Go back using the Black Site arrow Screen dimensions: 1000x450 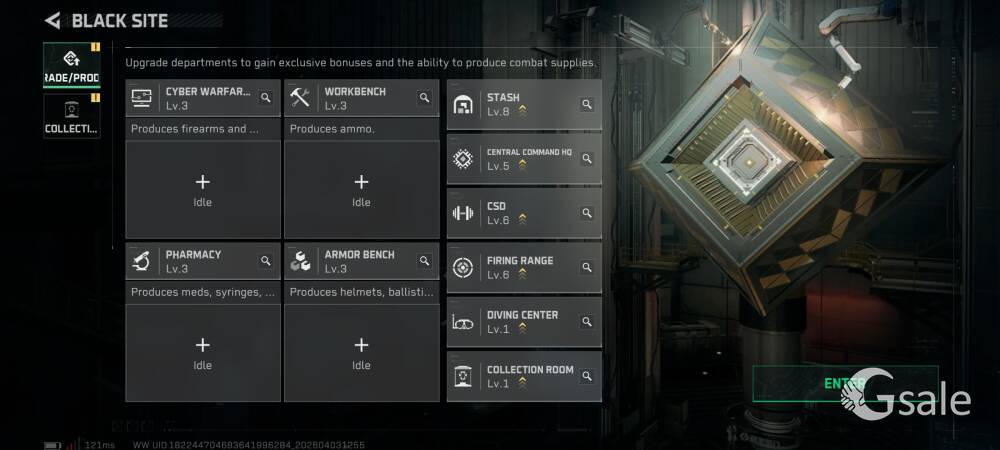tap(53, 20)
